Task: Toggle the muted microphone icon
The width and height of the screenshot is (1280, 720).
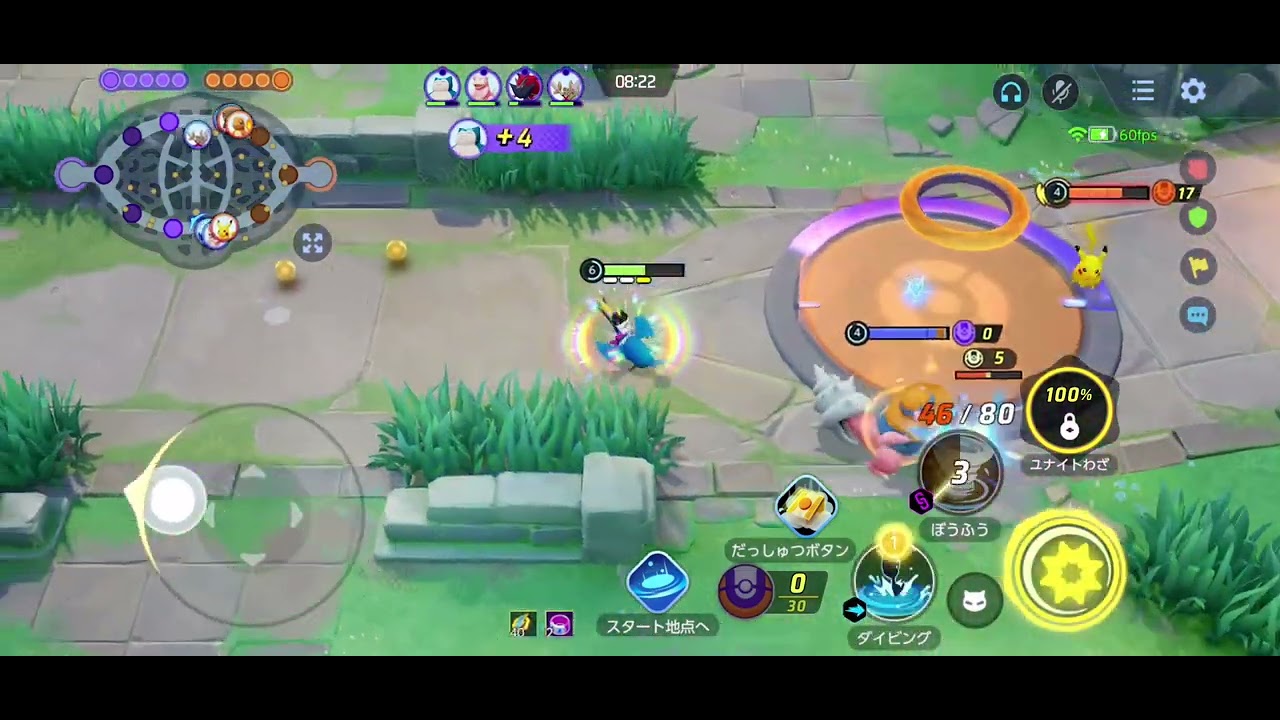Action: pyautogui.click(x=1060, y=92)
